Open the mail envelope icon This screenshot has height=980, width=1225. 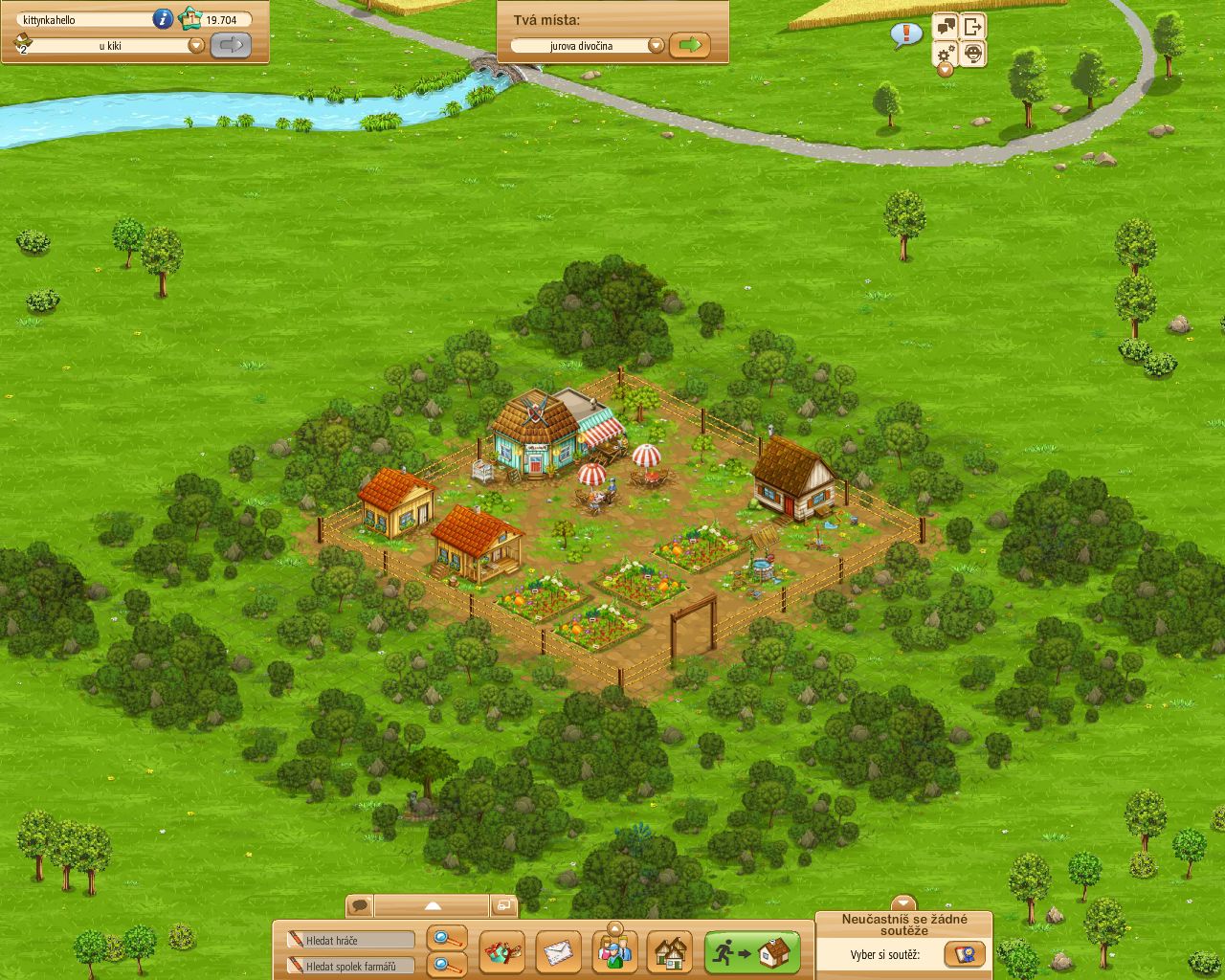click(x=560, y=952)
